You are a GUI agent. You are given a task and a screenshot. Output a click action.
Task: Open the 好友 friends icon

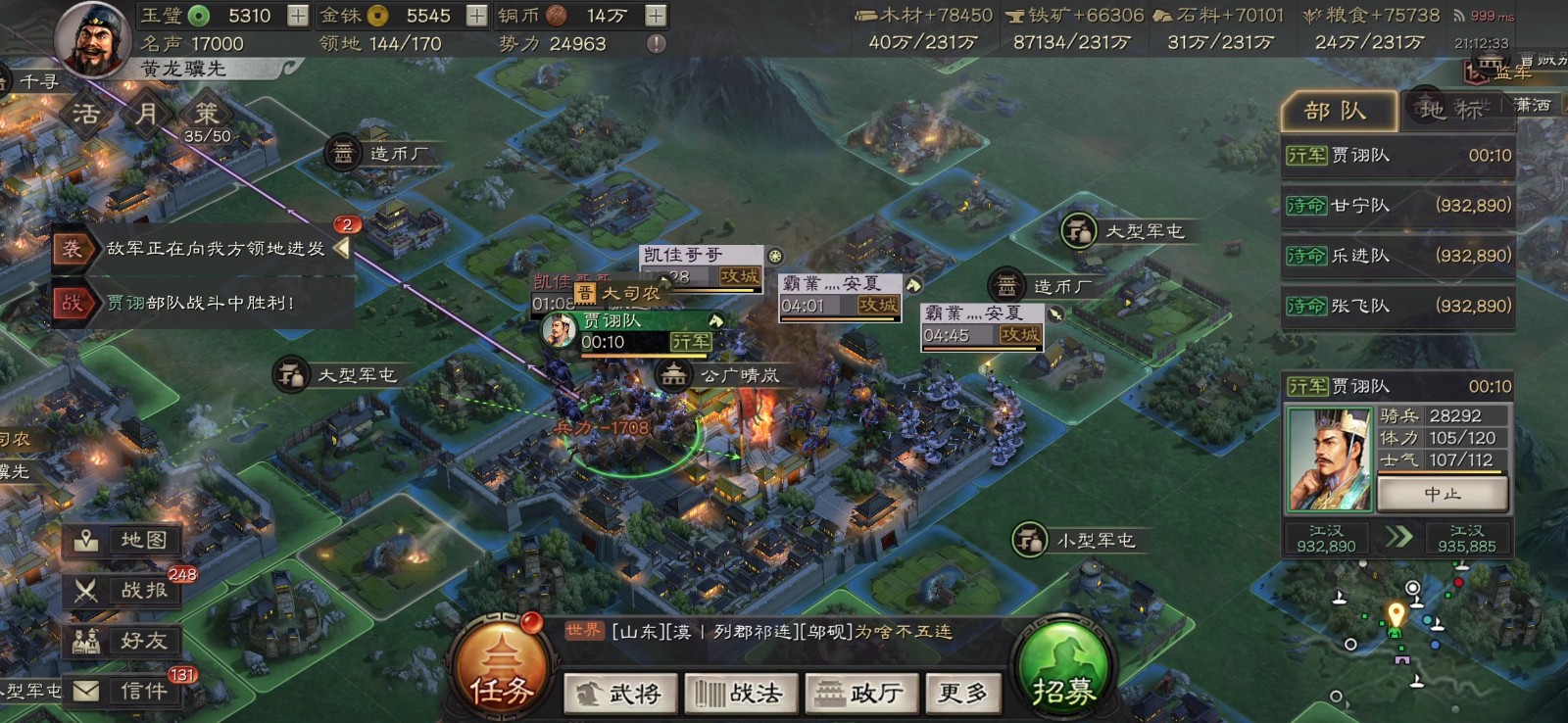(118, 642)
